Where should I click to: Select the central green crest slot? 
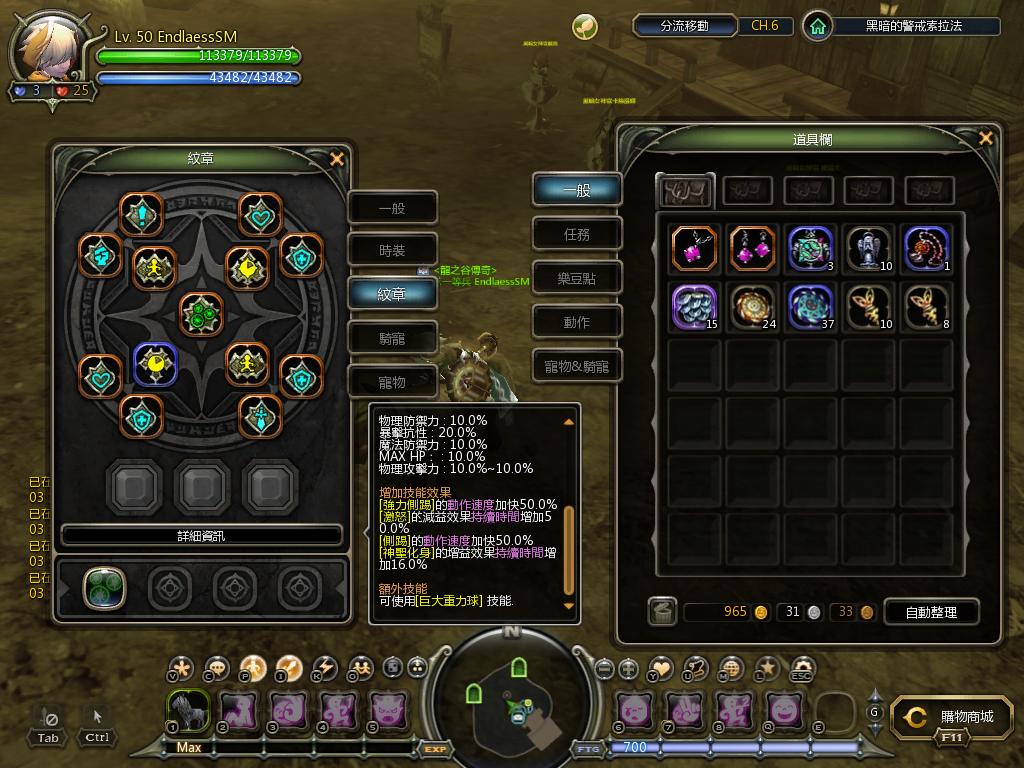click(200, 313)
